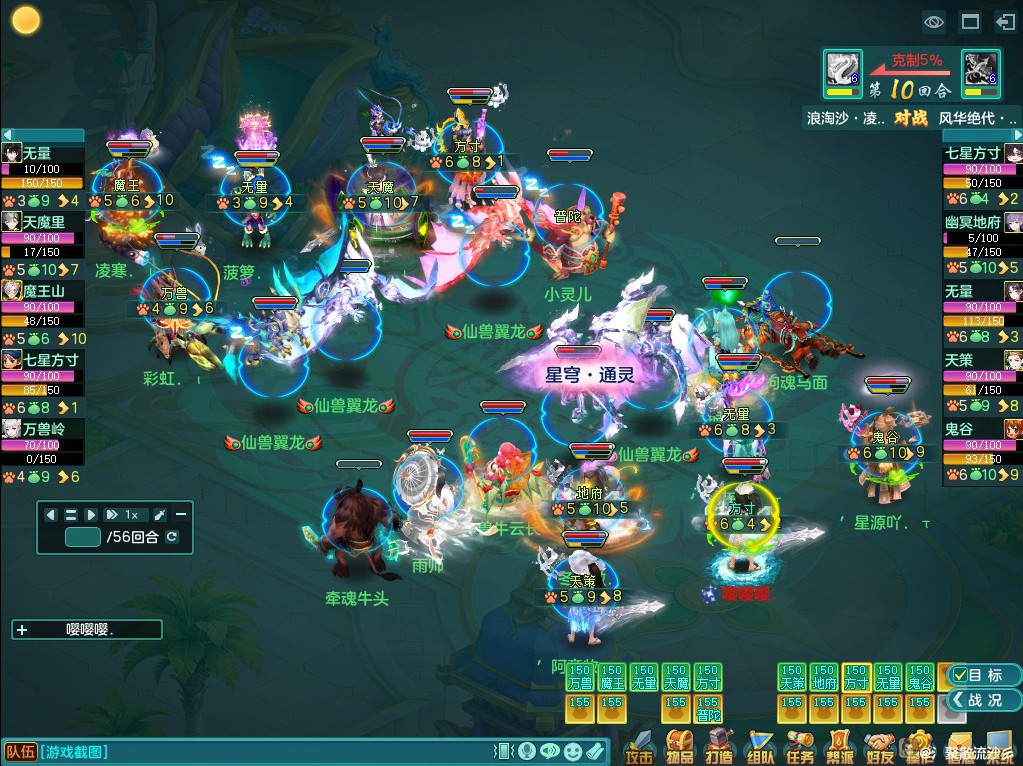Step the replay back one round

point(50,514)
